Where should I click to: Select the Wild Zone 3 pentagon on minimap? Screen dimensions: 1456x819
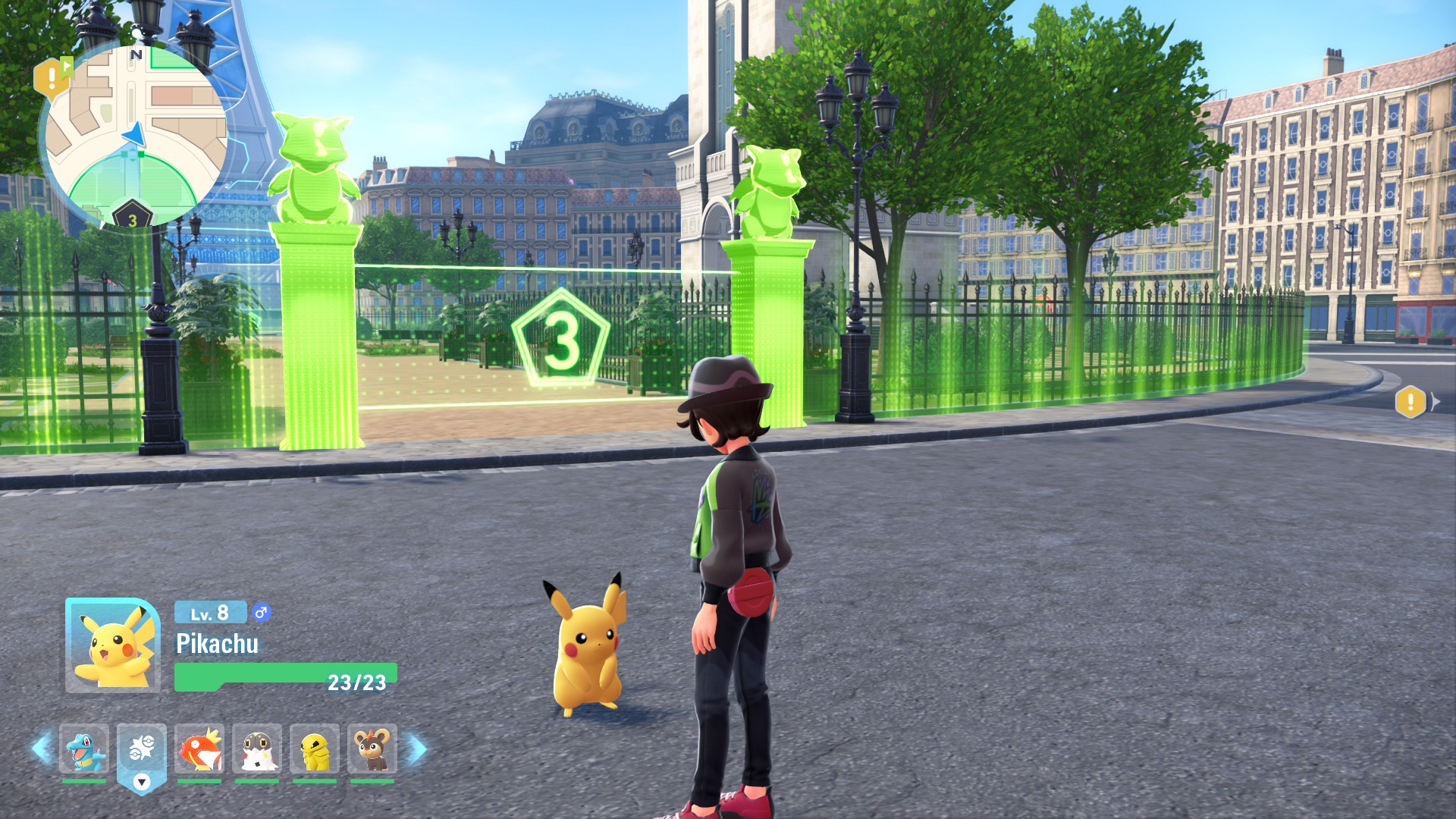tap(133, 218)
